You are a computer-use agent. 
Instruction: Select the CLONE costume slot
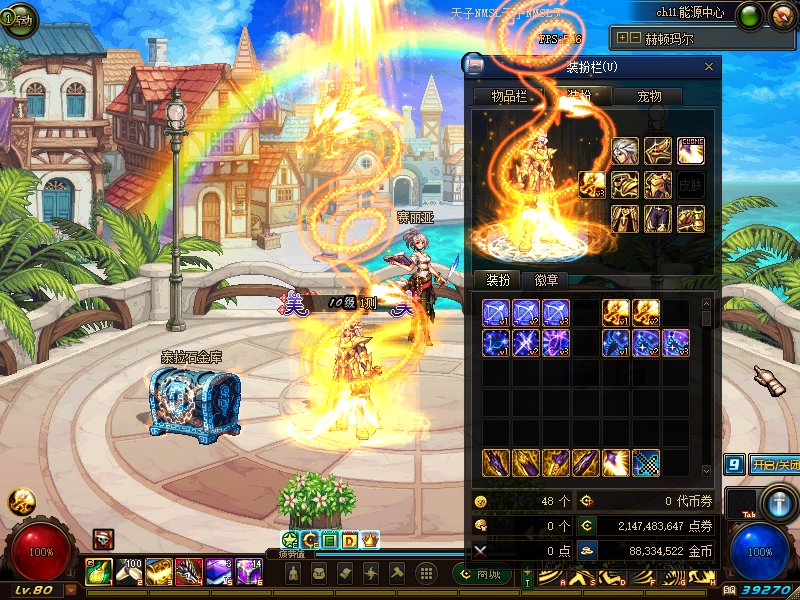click(691, 151)
